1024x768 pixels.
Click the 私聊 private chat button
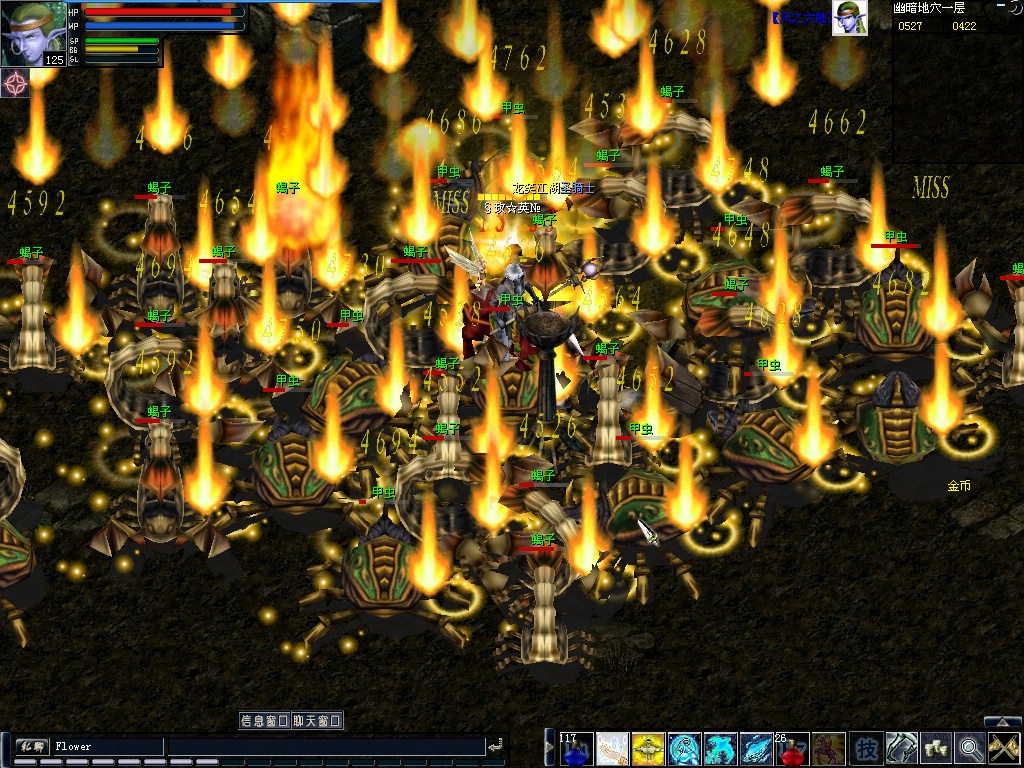click(31, 746)
